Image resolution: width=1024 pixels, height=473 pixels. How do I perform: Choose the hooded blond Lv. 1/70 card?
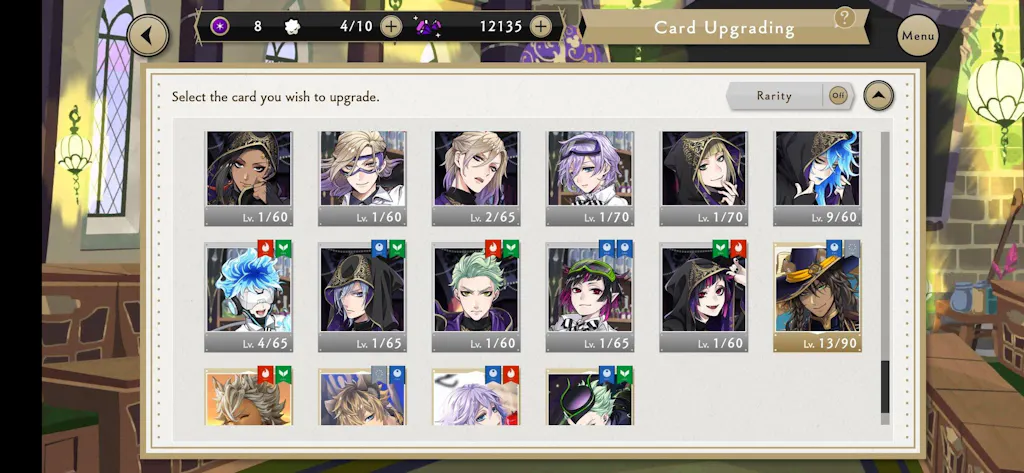(x=703, y=178)
